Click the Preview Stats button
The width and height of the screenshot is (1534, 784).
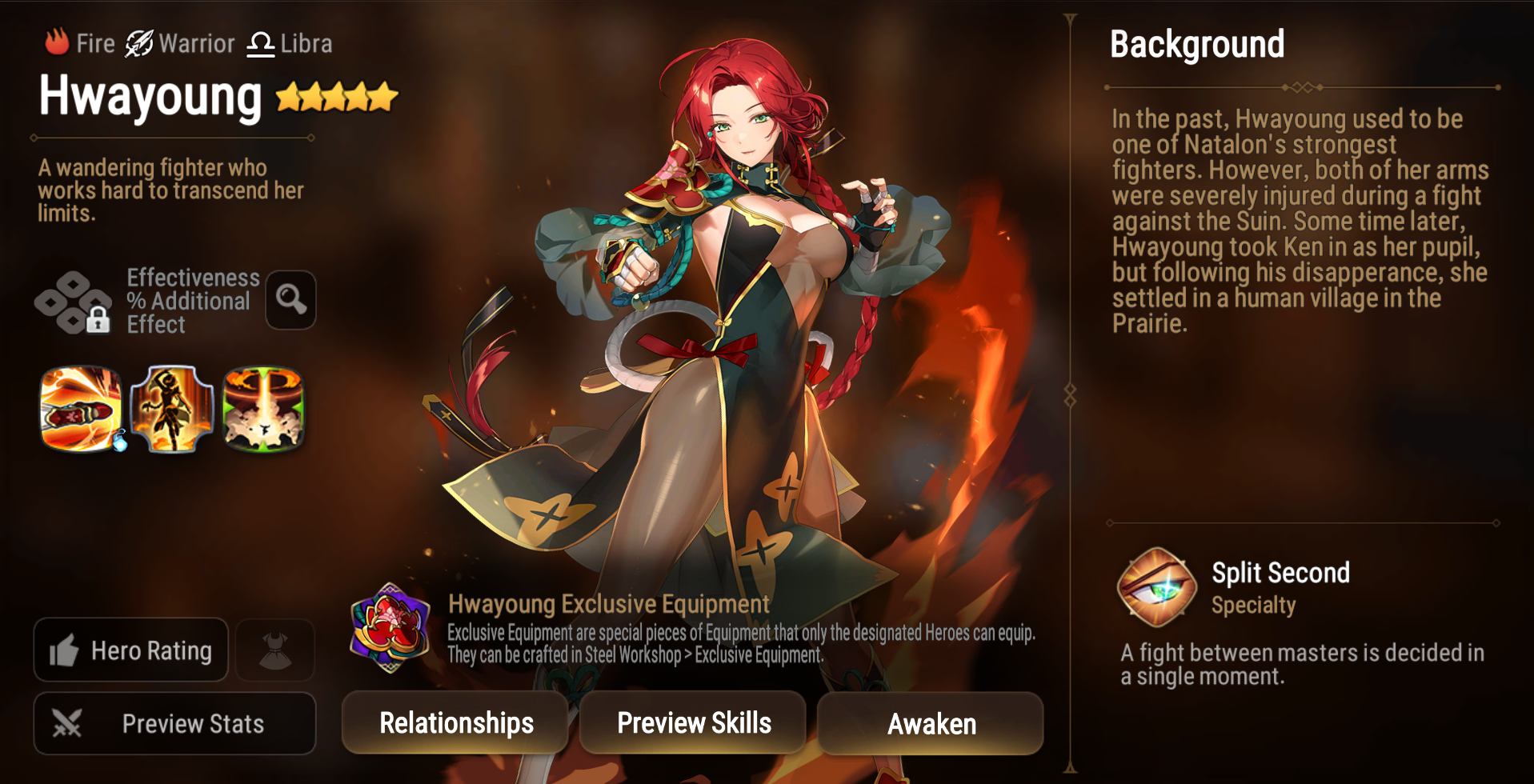point(174,723)
